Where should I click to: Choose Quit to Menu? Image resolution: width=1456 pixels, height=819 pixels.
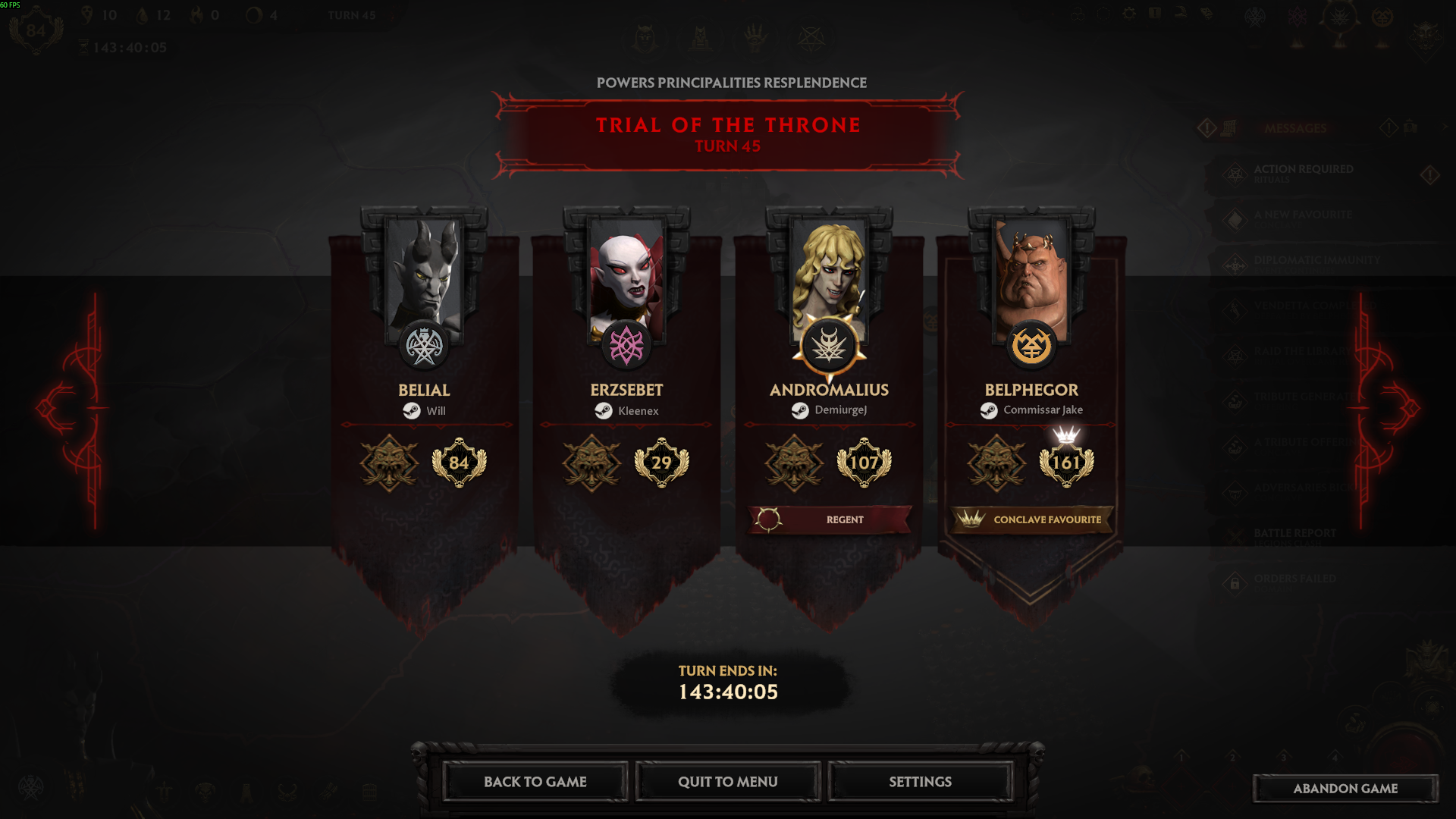pyautogui.click(x=727, y=782)
